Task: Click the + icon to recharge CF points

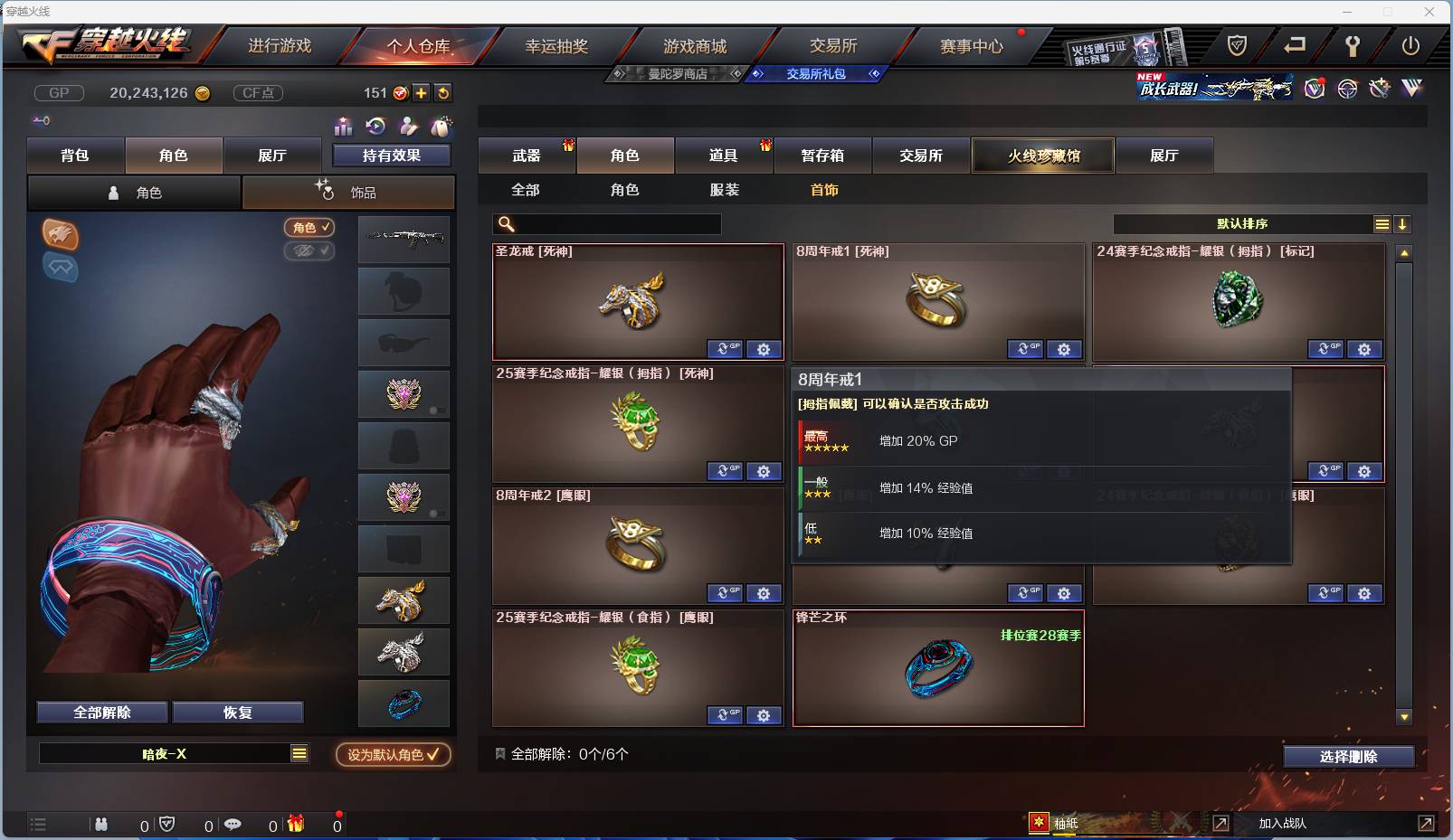Action: 422,92
